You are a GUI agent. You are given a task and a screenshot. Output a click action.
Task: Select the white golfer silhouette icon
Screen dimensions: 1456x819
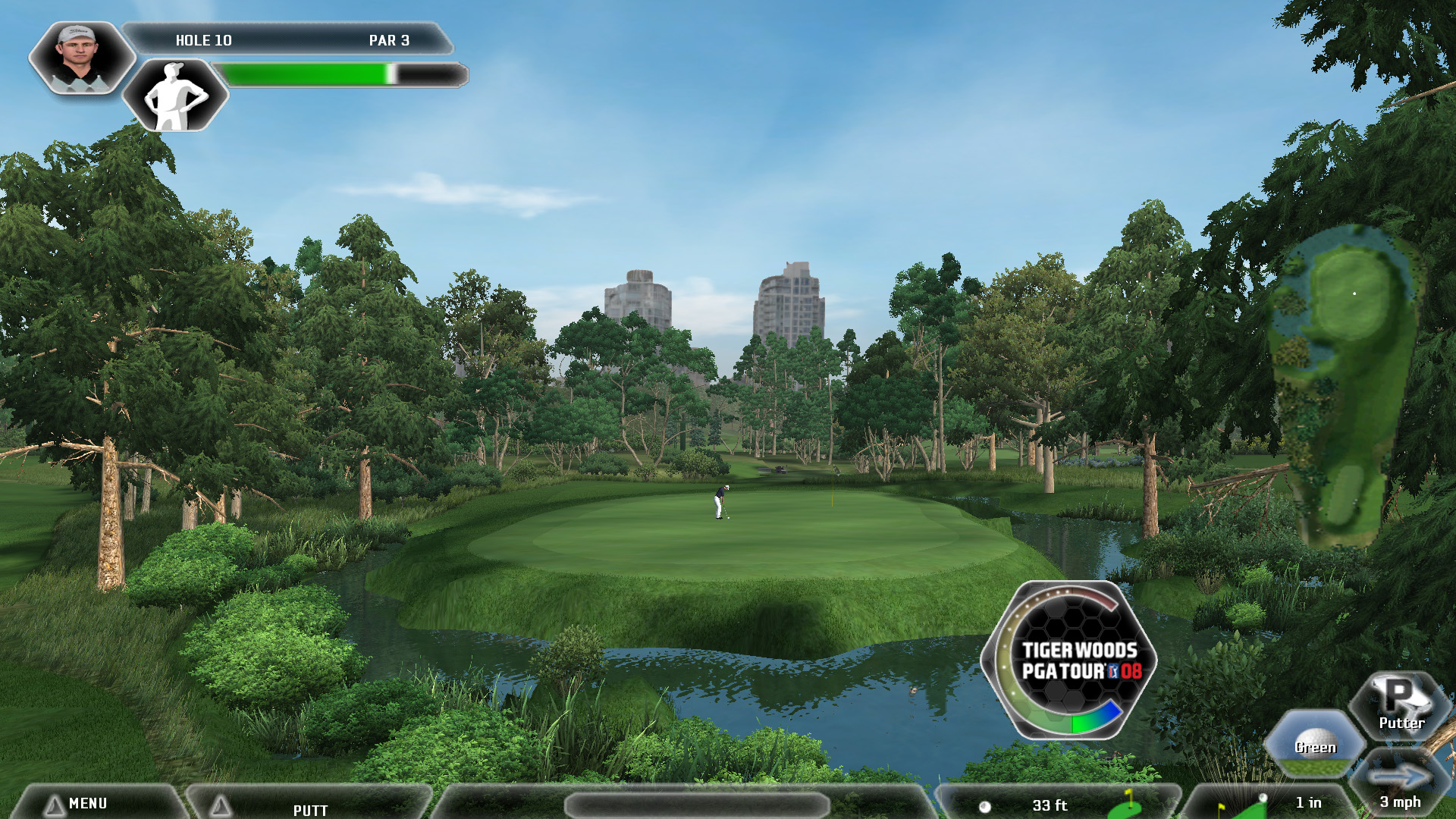[175, 96]
